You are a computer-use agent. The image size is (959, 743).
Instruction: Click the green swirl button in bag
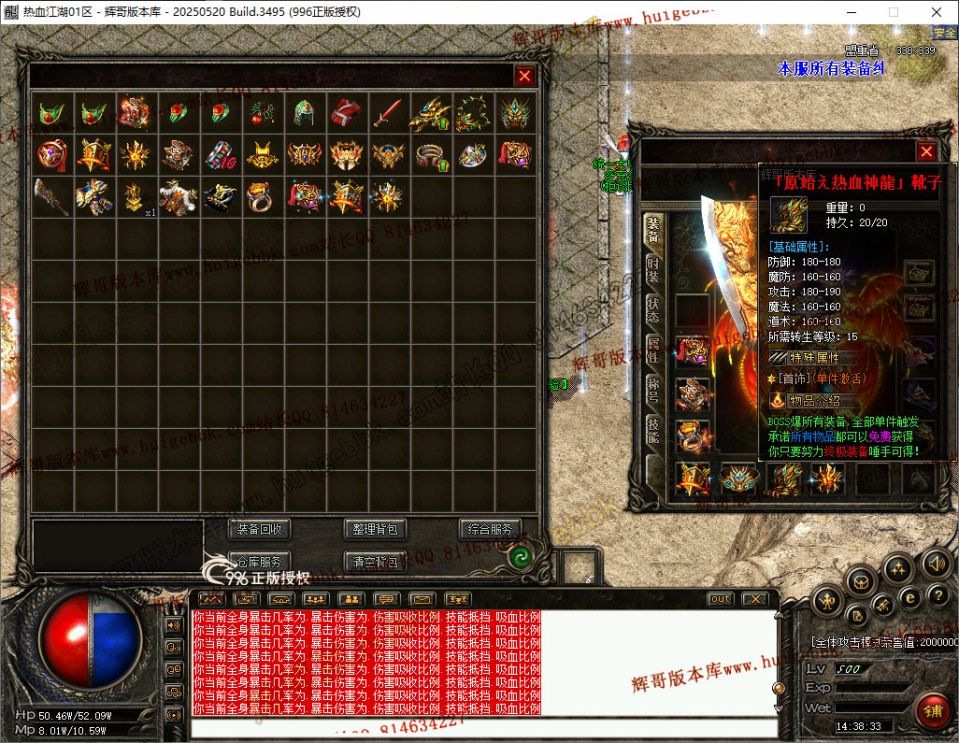(x=519, y=559)
